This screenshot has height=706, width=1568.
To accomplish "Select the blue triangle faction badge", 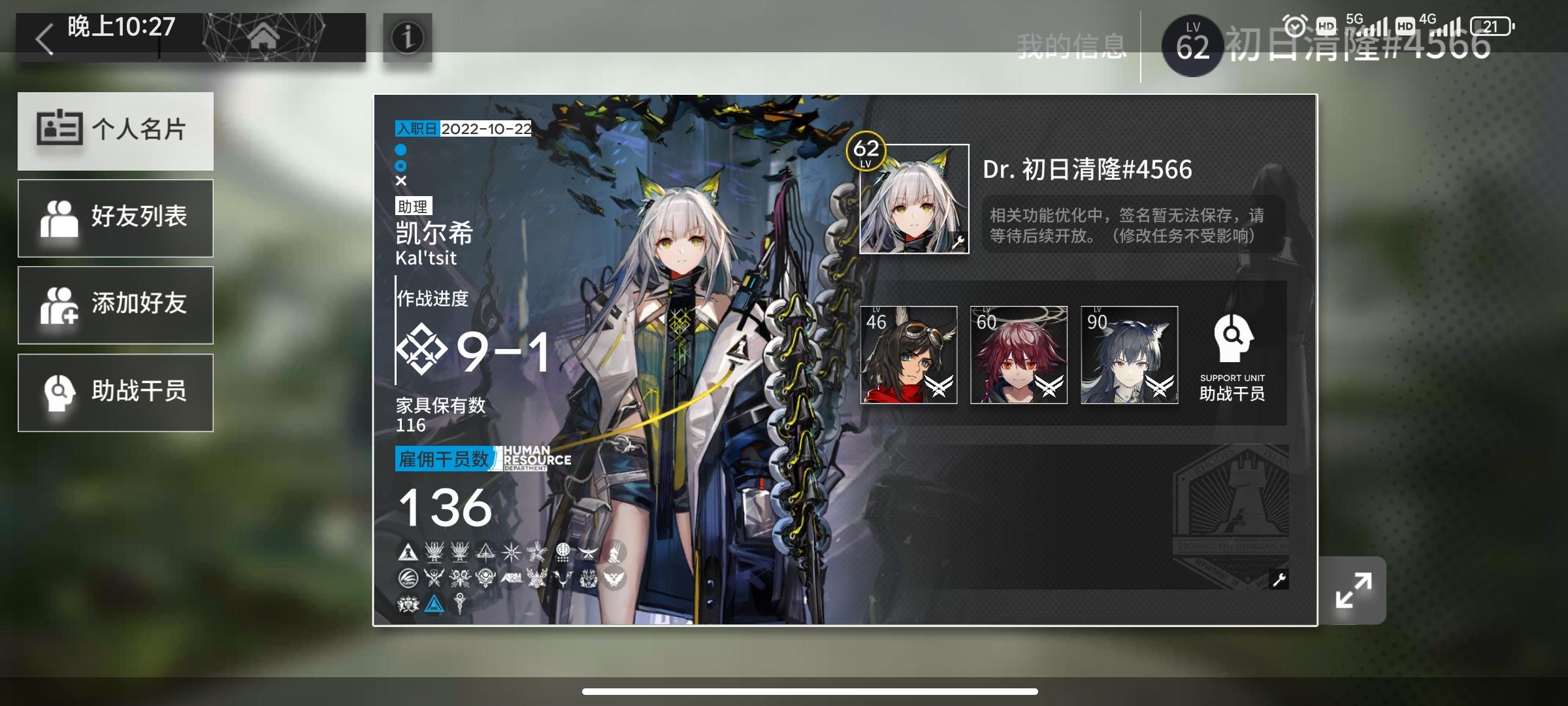I will (x=435, y=605).
